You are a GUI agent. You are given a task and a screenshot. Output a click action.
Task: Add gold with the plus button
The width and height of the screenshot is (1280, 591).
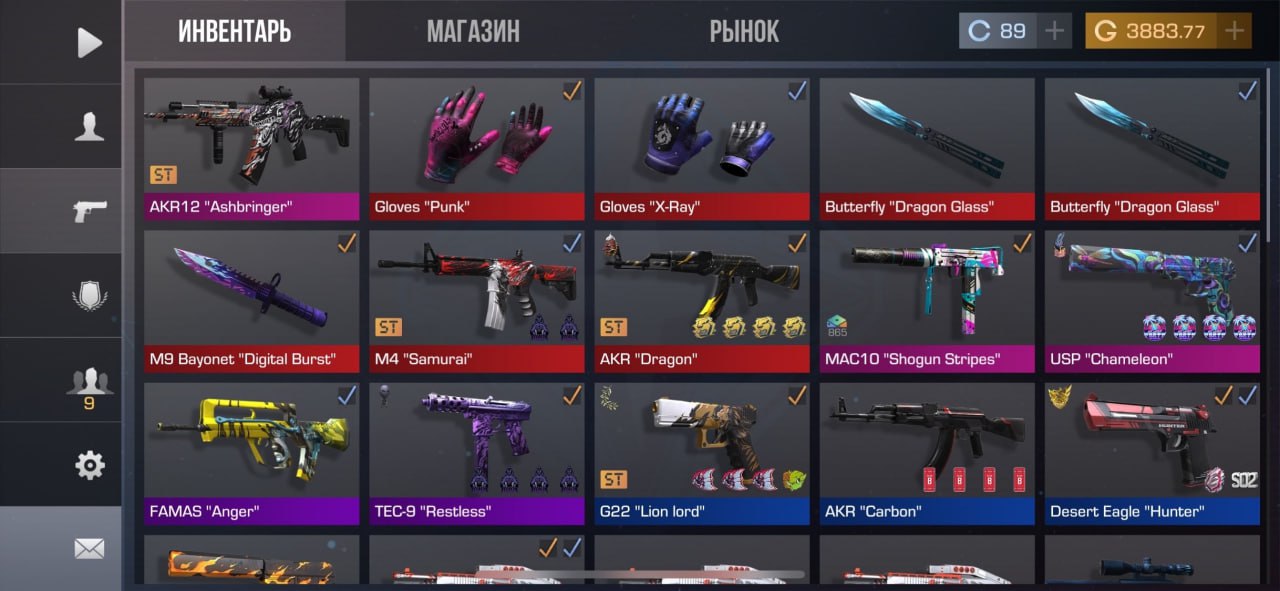1235,31
